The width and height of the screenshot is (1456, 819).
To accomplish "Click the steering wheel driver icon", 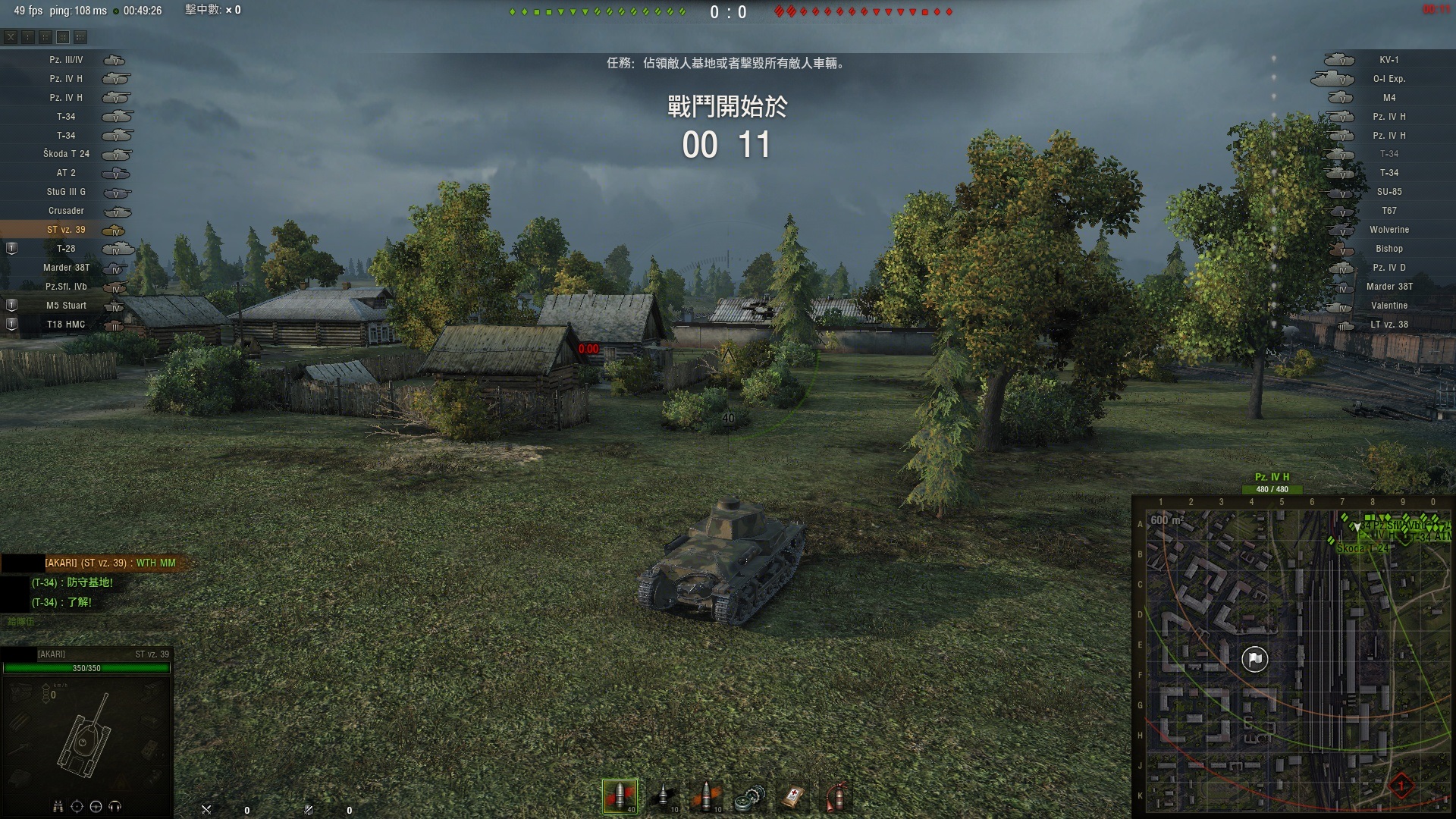I will coord(96,807).
